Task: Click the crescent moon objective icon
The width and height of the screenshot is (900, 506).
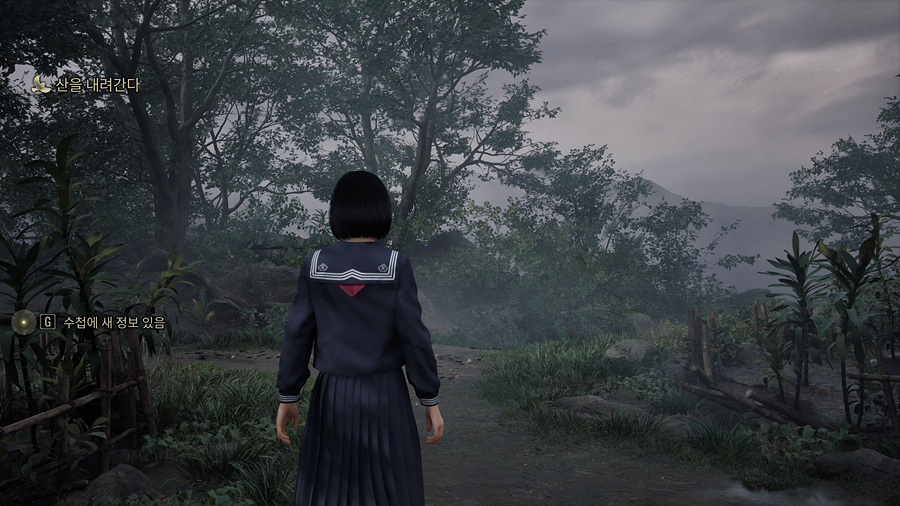Action: [x=41, y=85]
